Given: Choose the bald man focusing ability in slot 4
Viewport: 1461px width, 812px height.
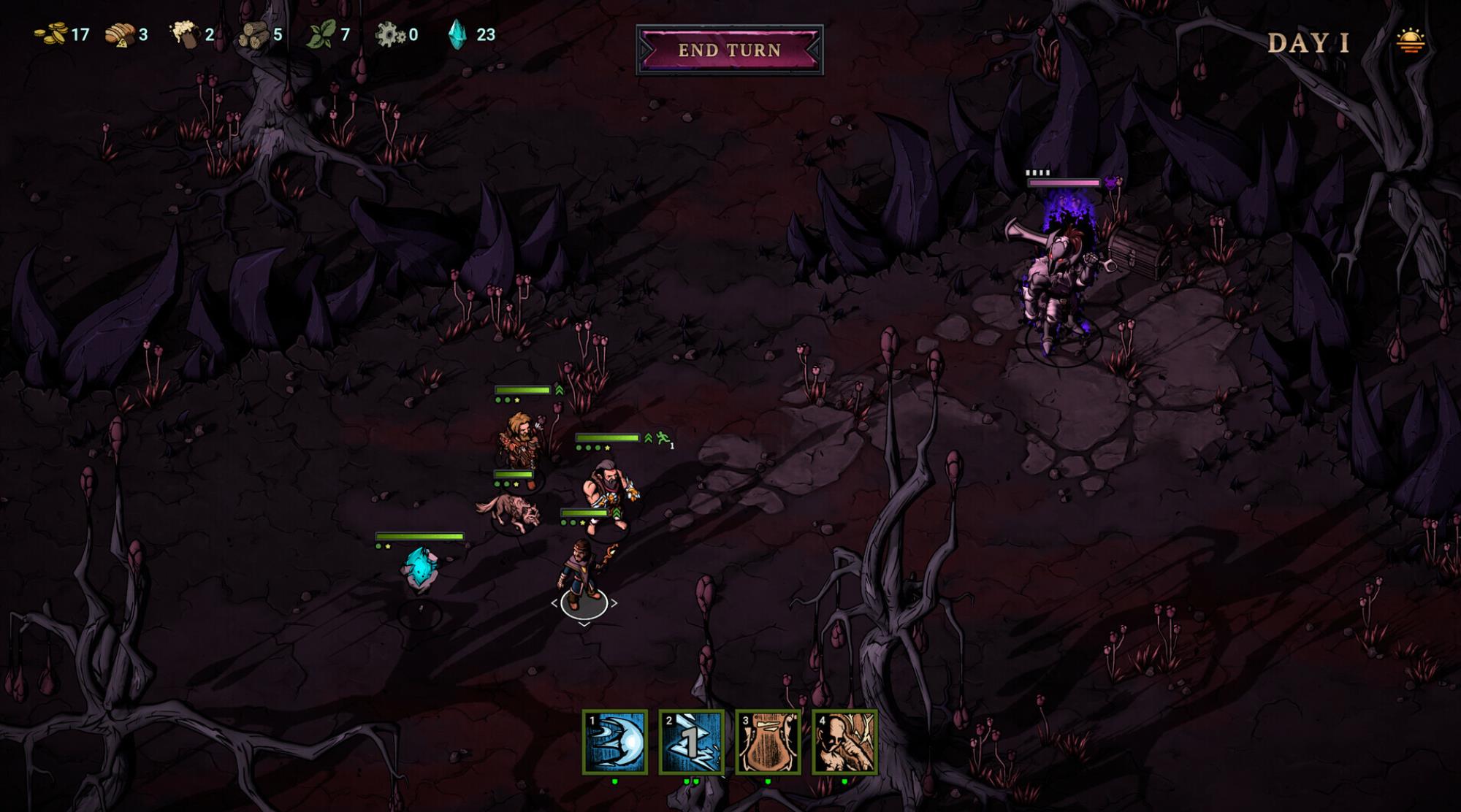Looking at the screenshot, I should pyautogui.click(x=844, y=742).
